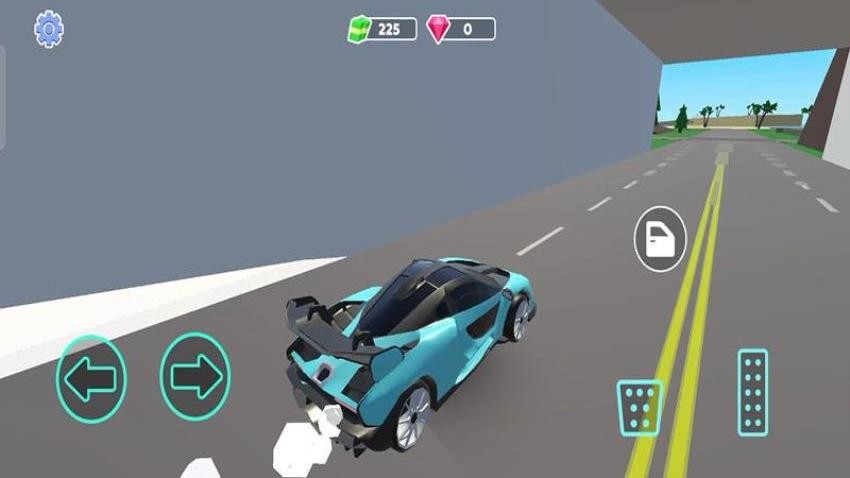Open the settings gear icon
Image resolution: width=850 pixels, height=478 pixels.
pos(48,29)
